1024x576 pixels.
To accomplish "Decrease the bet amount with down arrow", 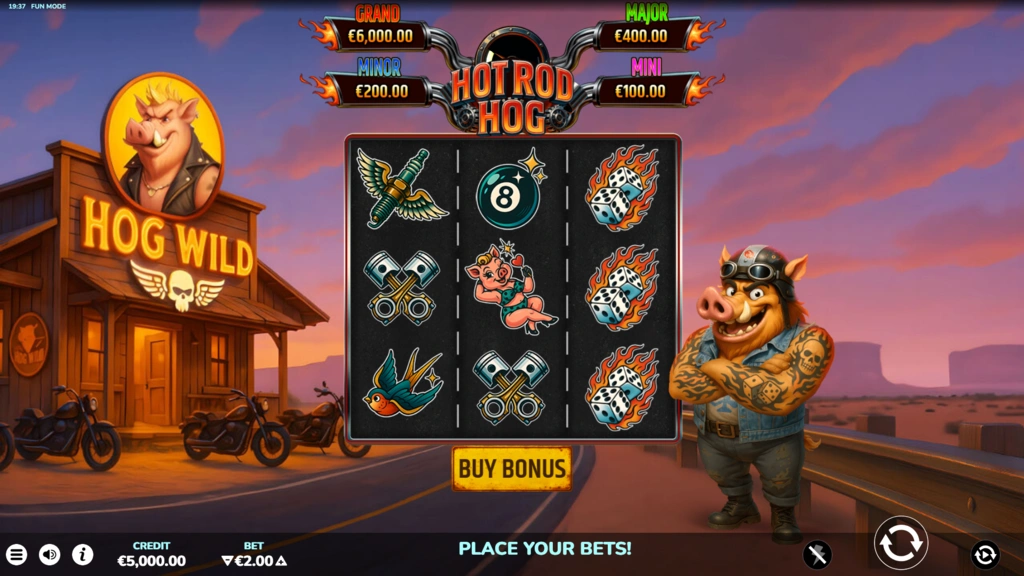I will tap(227, 561).
